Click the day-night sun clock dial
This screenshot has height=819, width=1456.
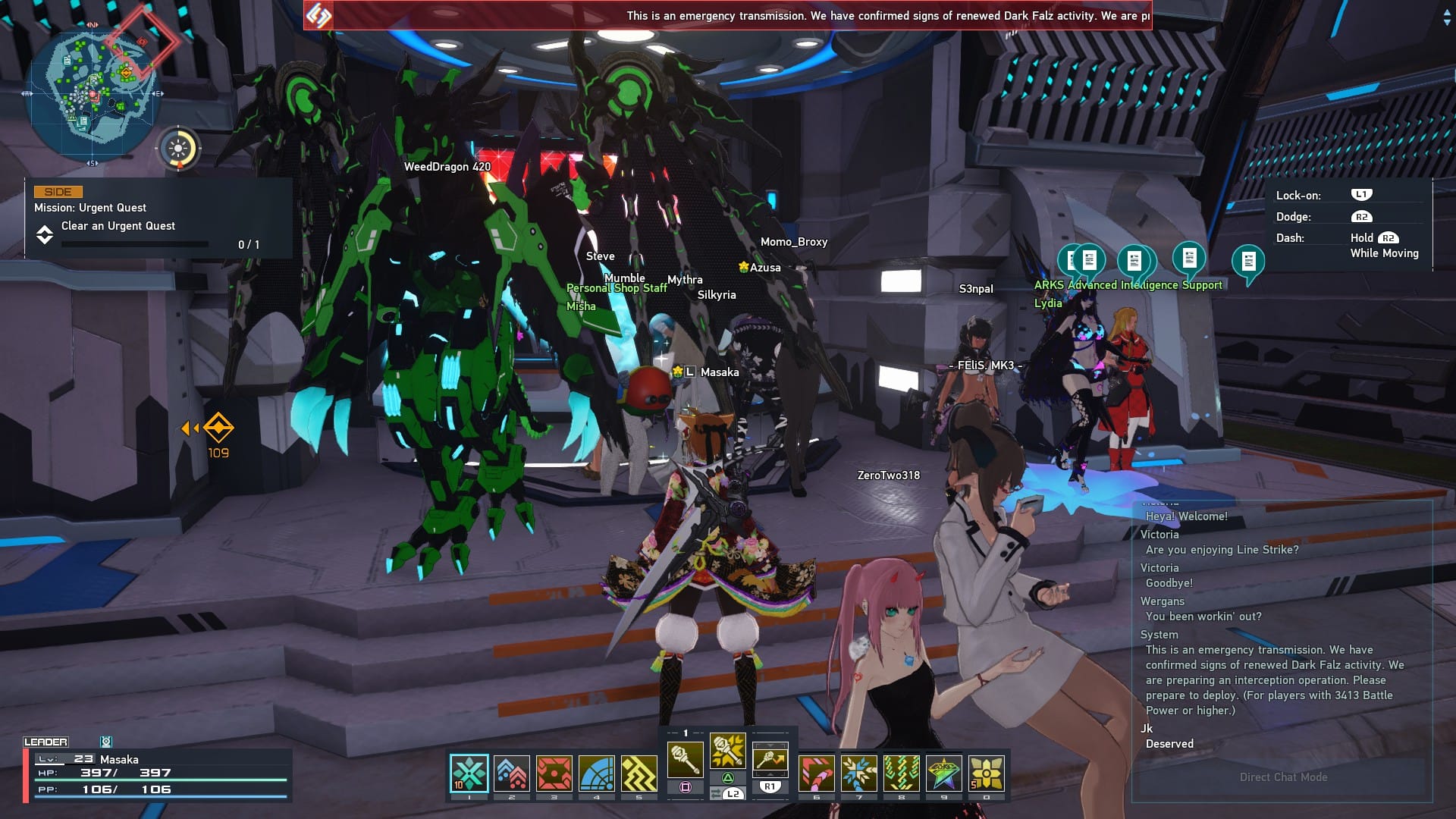179,148
